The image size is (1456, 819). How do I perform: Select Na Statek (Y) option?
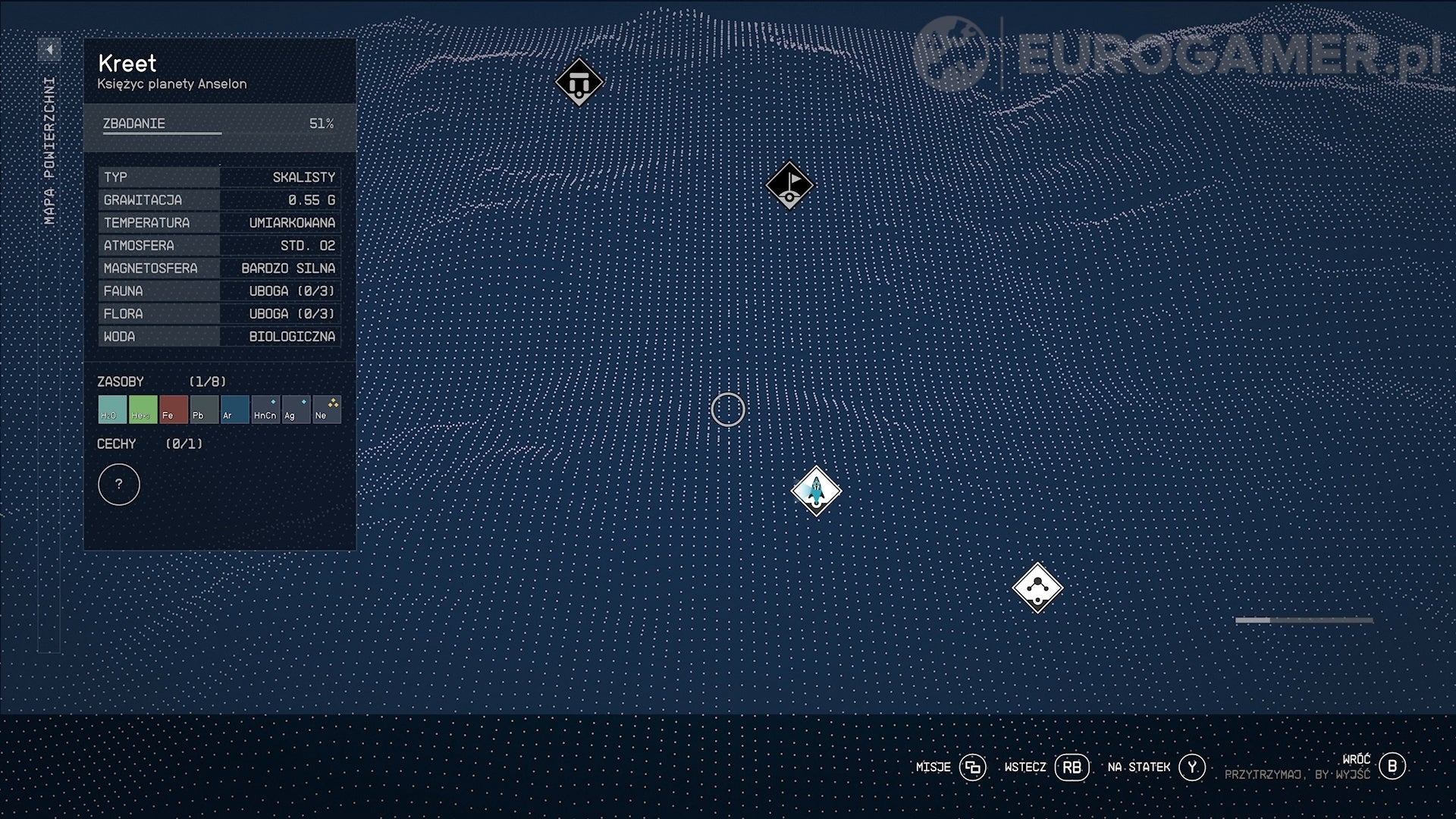click(x=1192, y=767)
